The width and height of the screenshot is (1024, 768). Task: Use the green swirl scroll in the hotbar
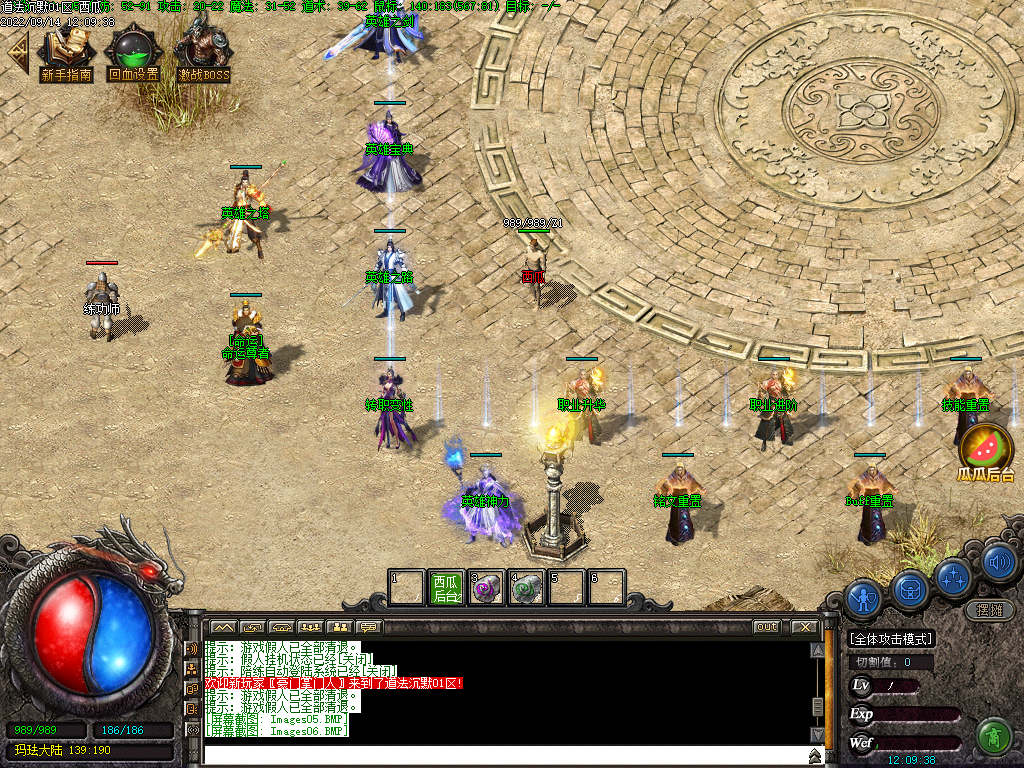[x=527, y=588]
